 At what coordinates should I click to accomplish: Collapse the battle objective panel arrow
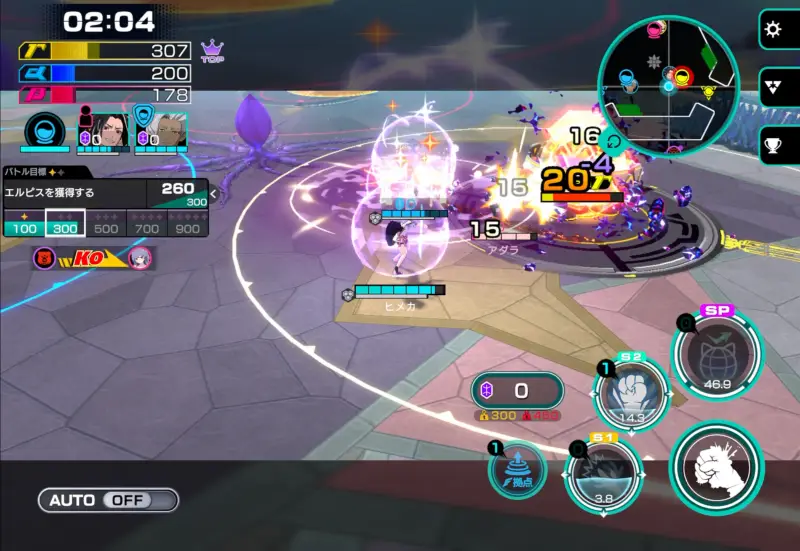coord(213,194)
